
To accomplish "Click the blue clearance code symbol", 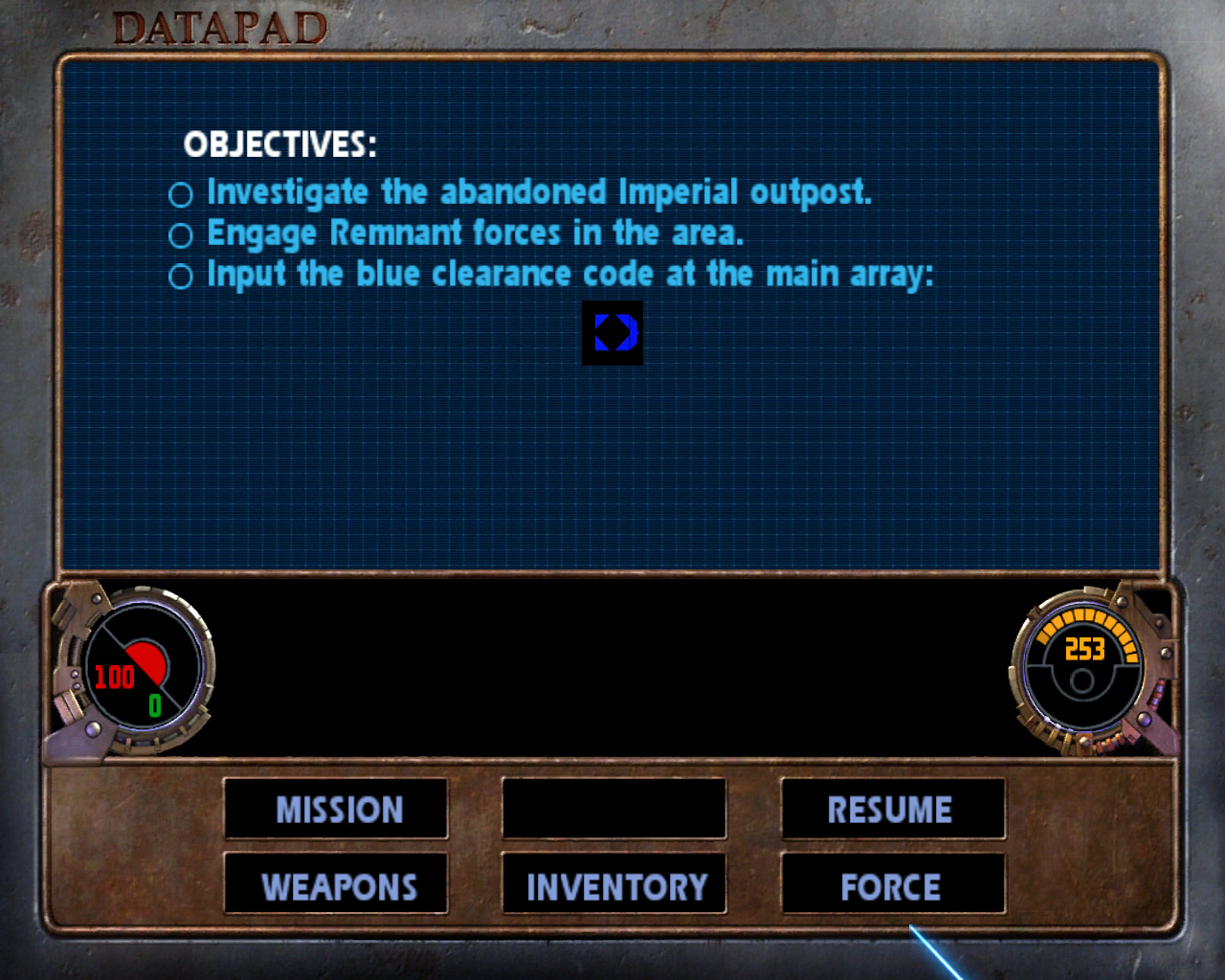I will (x=613, y=333).
